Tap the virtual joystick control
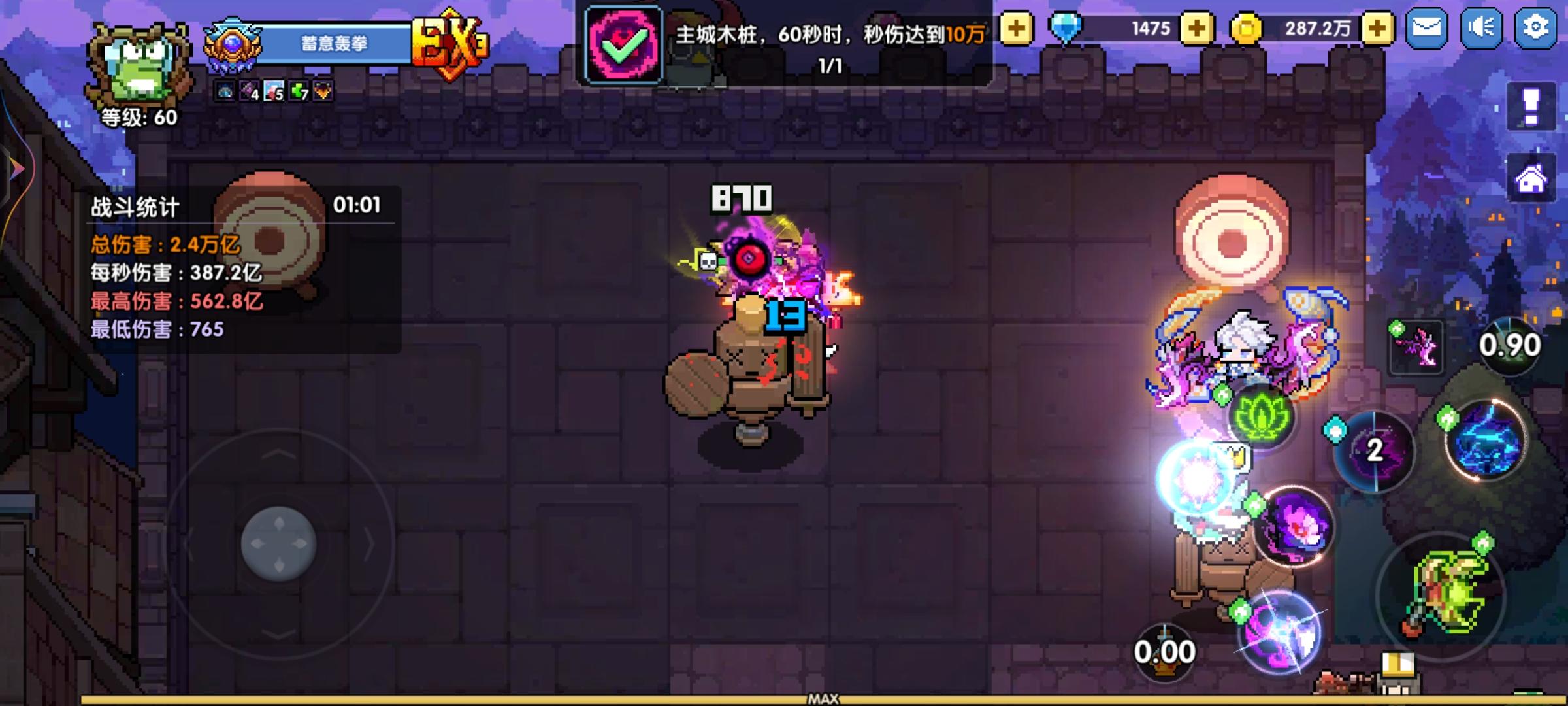 point(281,541)
